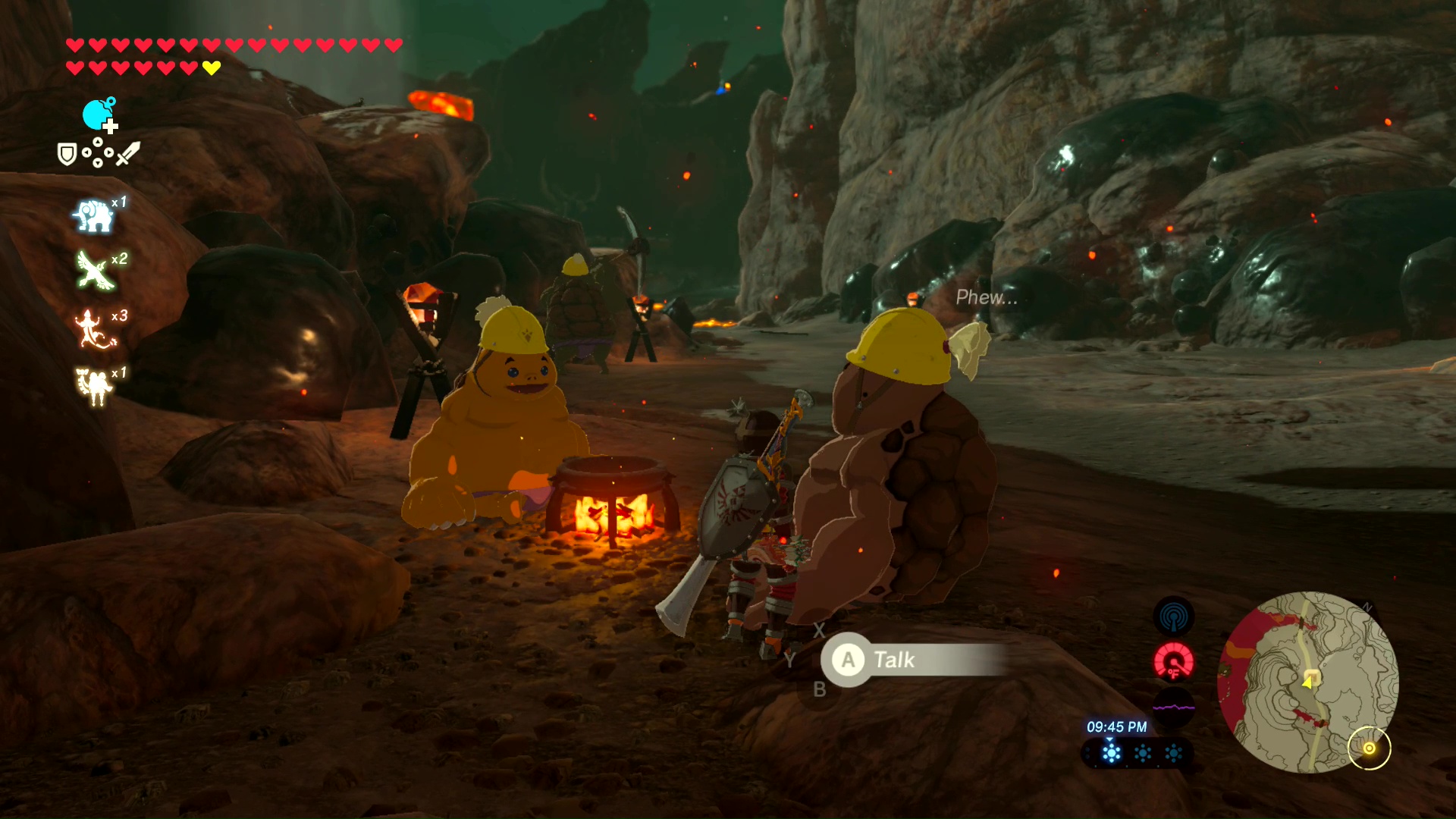This screenshot has height=819, width=1456.
Task: Click the yellow objective marker on minimap
Action: tap(1369, 748)
